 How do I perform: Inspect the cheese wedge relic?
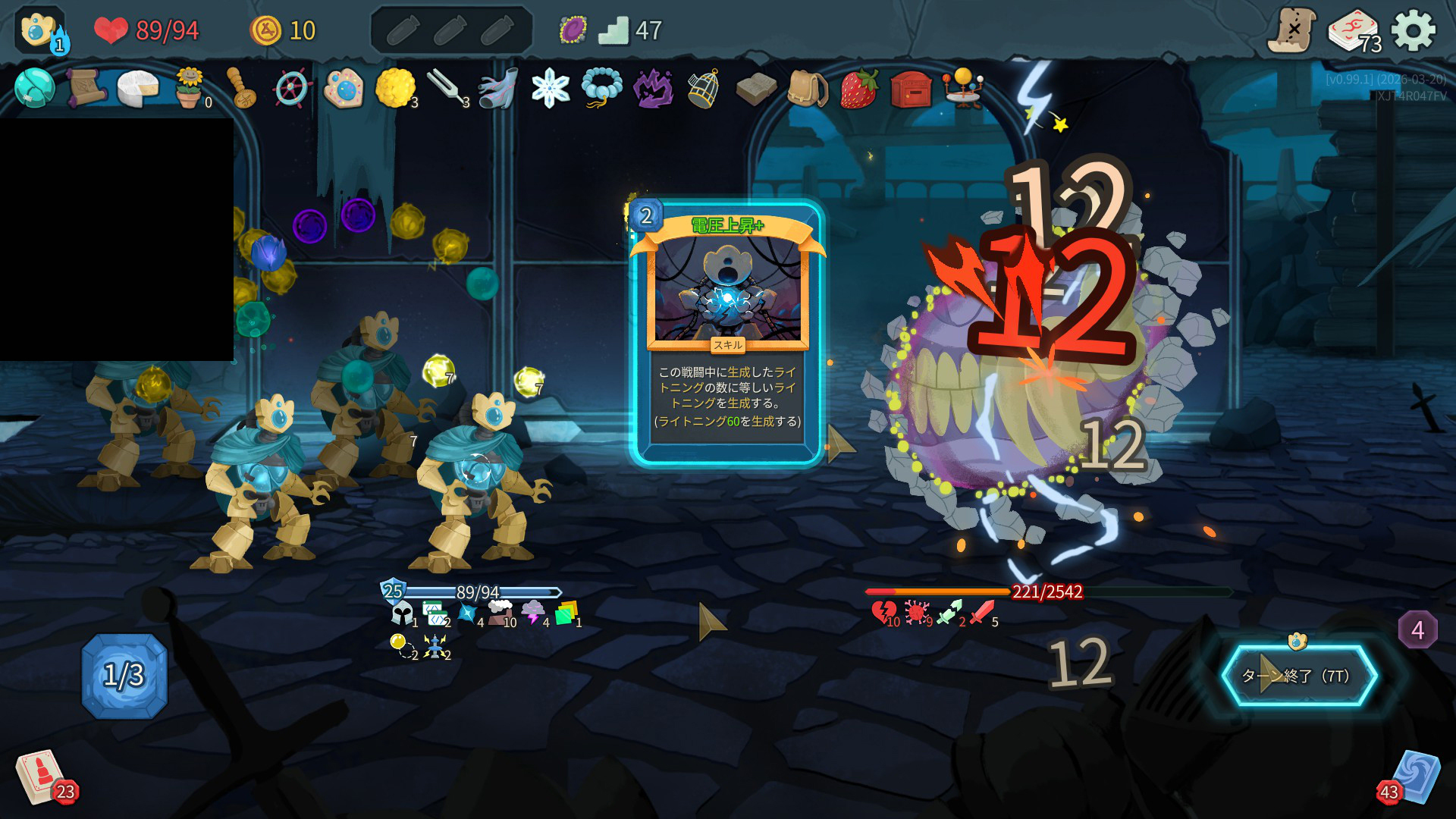(137, 89)
